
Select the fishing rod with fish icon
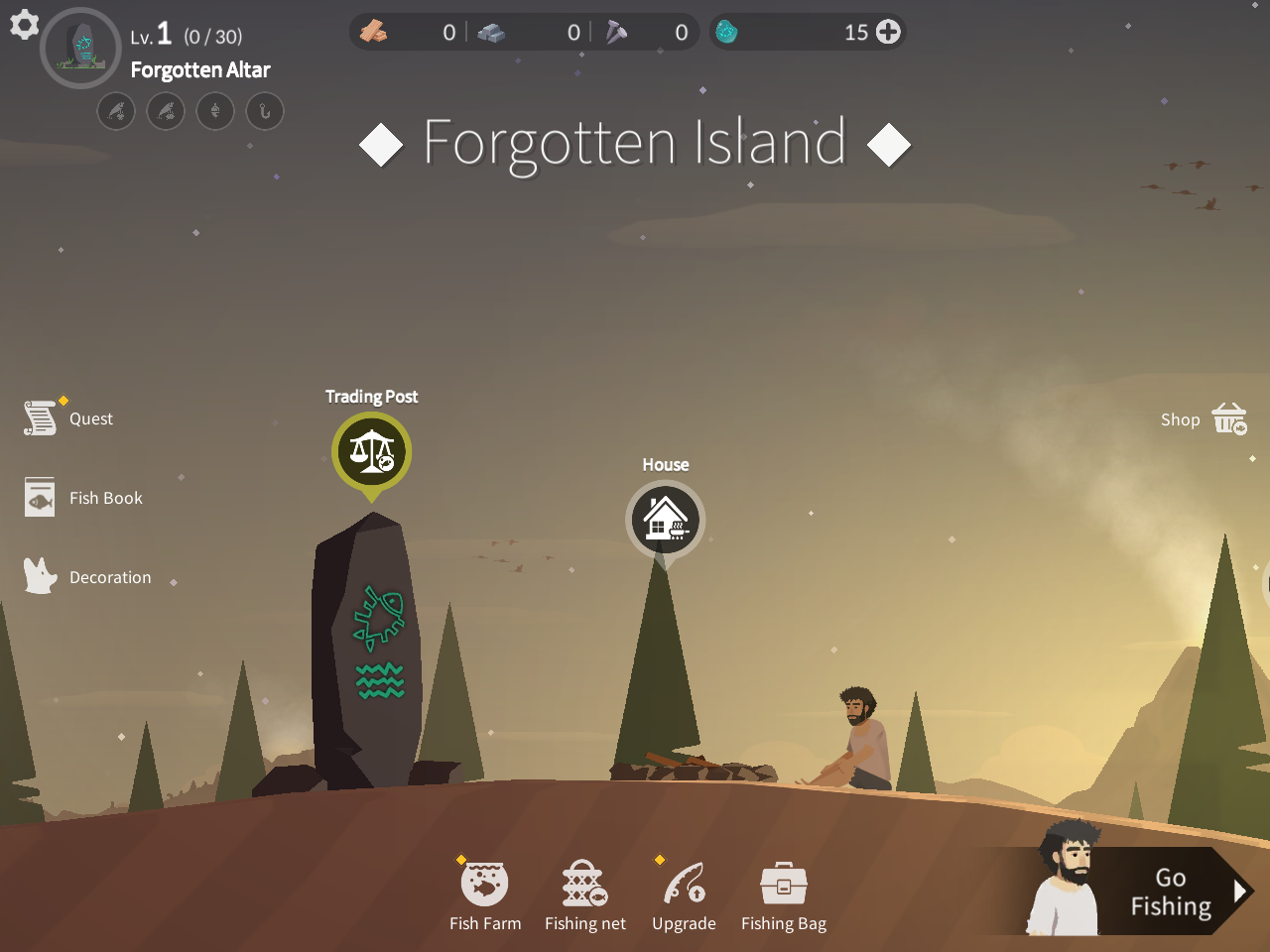coord(166,111)
